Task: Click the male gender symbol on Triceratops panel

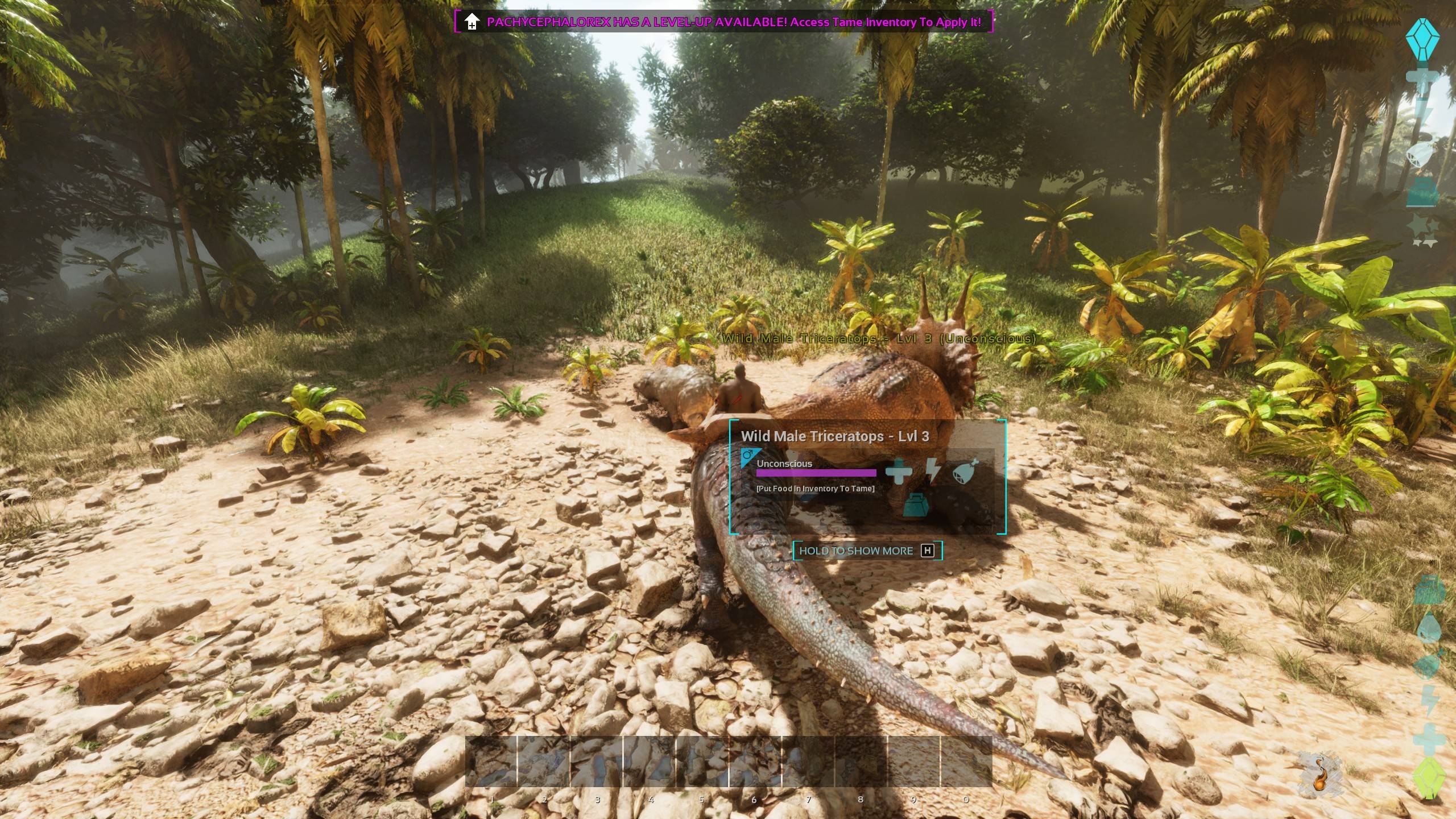Action: [749, 456]
